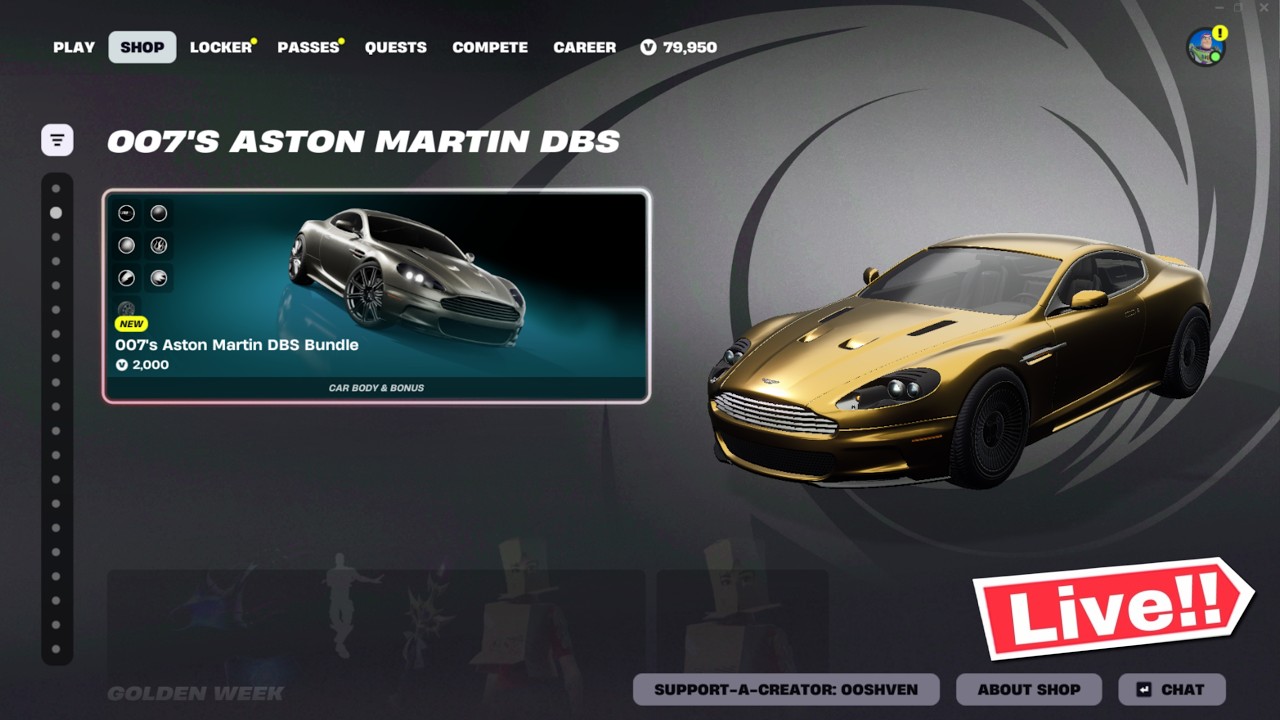Open the QUESTS tab
The width and height of the screenshot is (1280, 720).
click(x=395, y=47)
